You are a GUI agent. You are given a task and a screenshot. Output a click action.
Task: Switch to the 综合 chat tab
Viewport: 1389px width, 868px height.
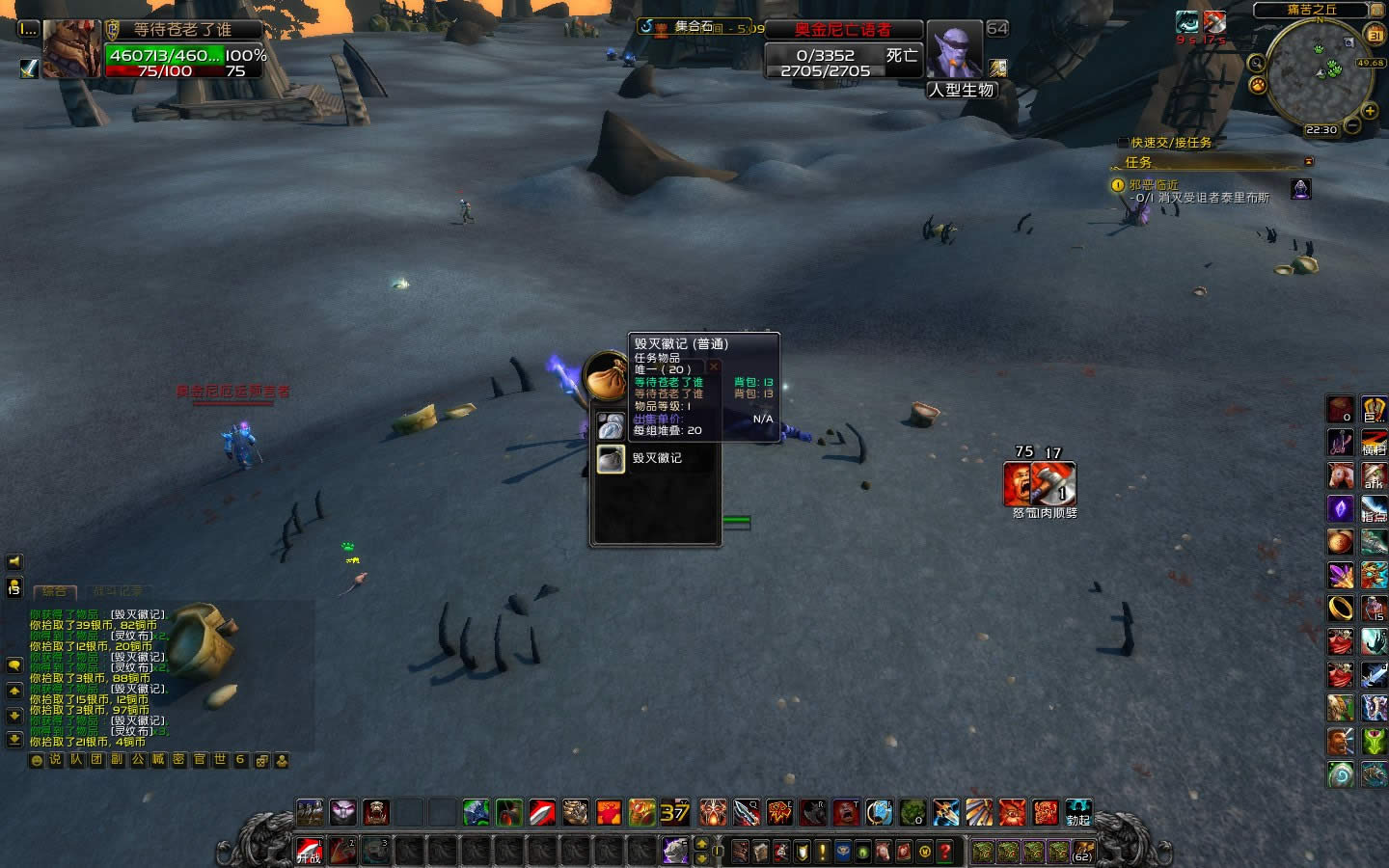tap(54, 591)
